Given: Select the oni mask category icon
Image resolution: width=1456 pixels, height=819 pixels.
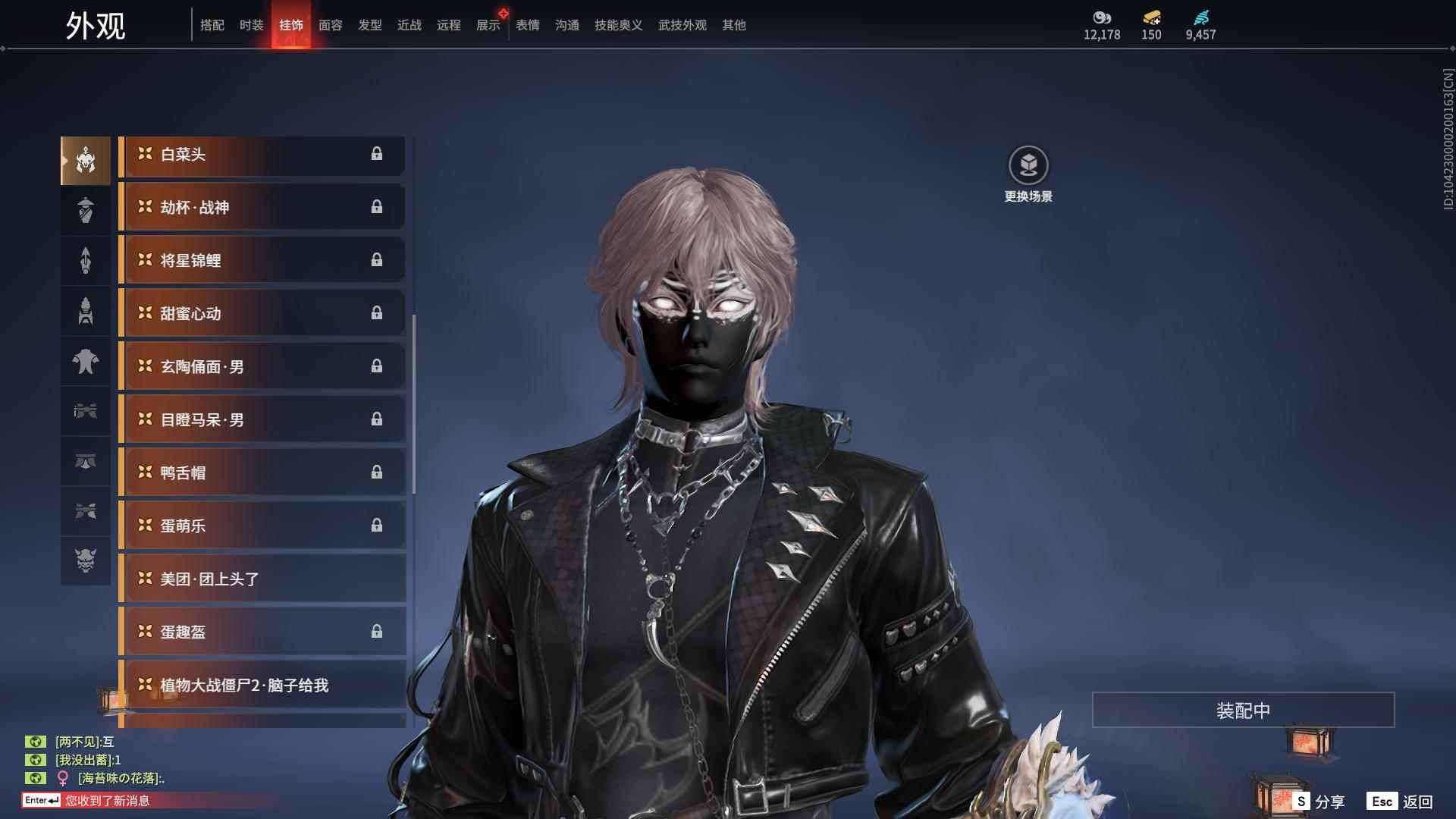Looking at the screenshot, I should coord(86,560).
